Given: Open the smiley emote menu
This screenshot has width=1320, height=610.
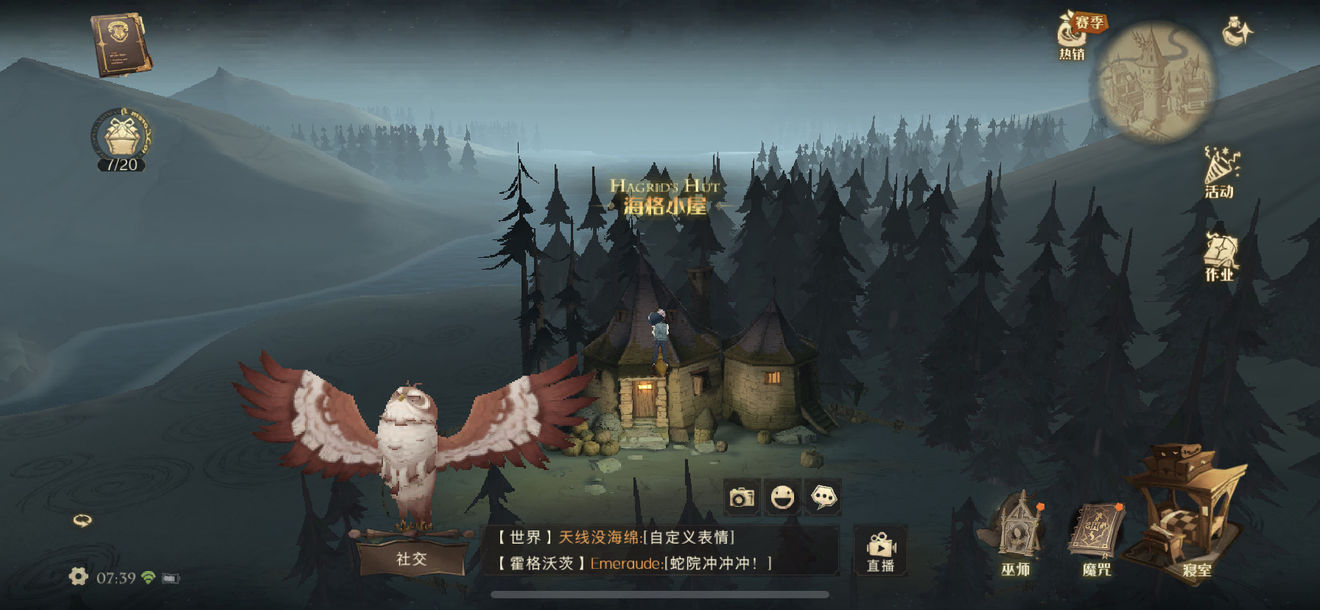Looking at the screenshot, I should 782,497.
